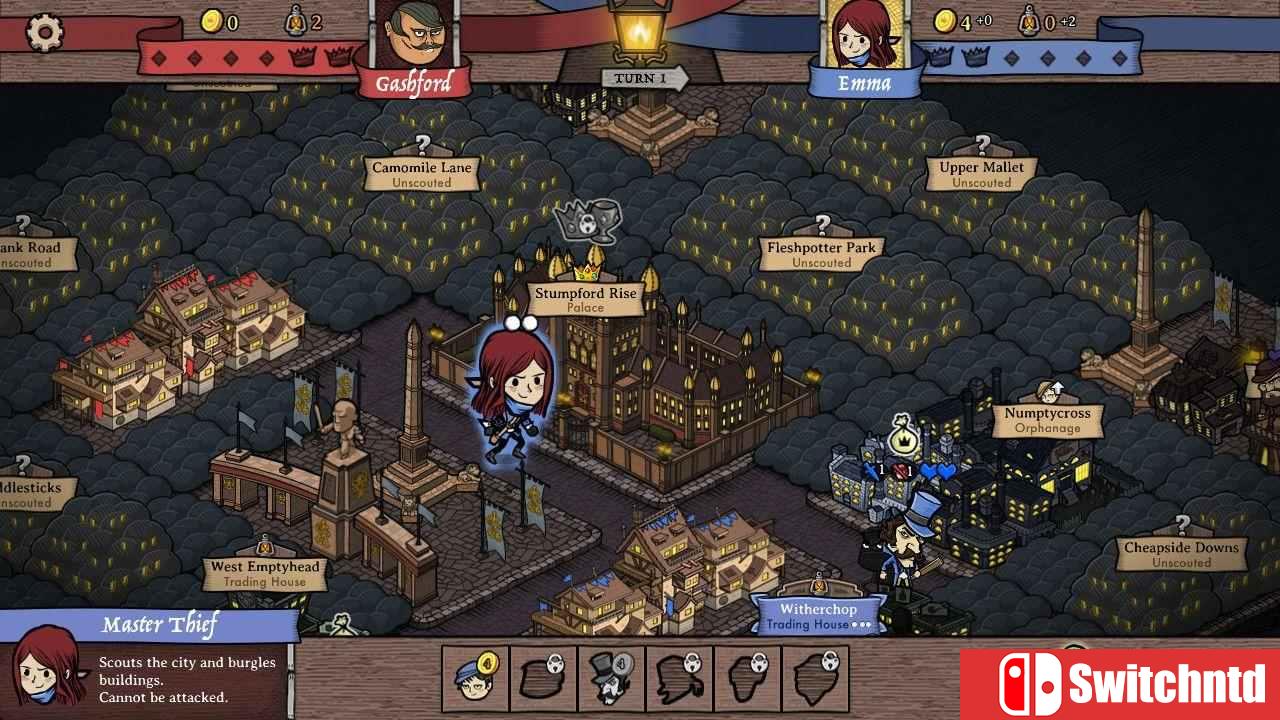Image resolution: width=1280 pixels, height=720 pixels.
Task: Select the Thug recruit in the action bar
Action: (x=610, y=678)
